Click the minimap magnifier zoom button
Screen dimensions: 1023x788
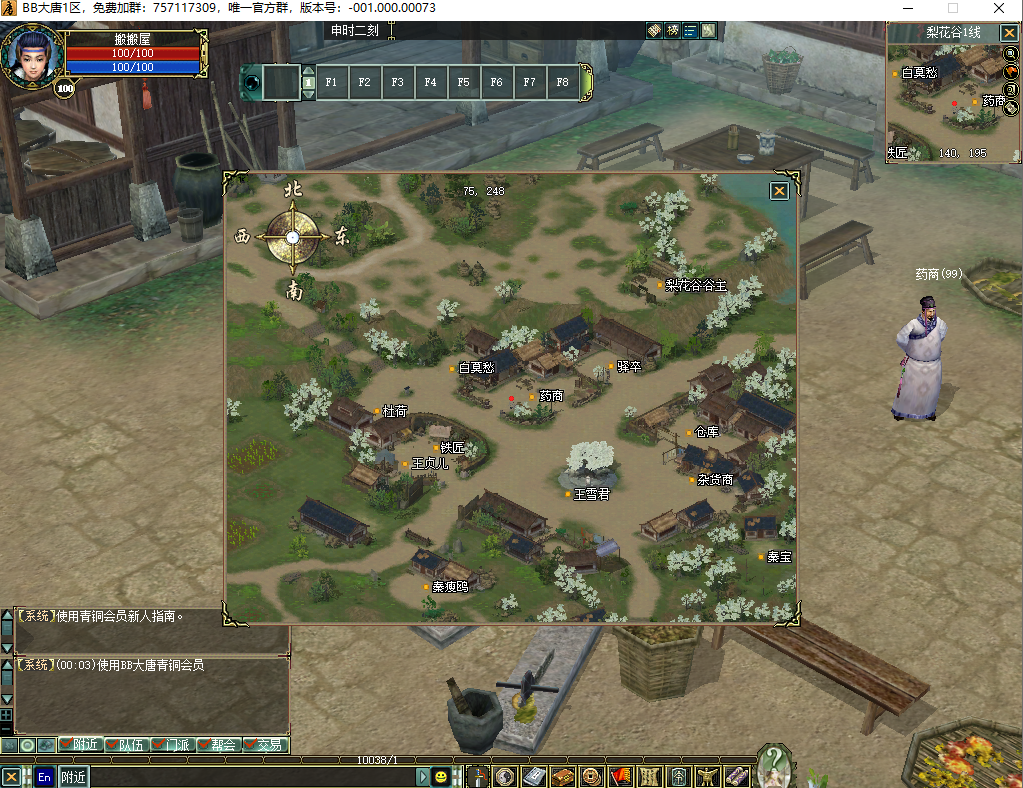pyautogui.click(x=1010, y=52)
